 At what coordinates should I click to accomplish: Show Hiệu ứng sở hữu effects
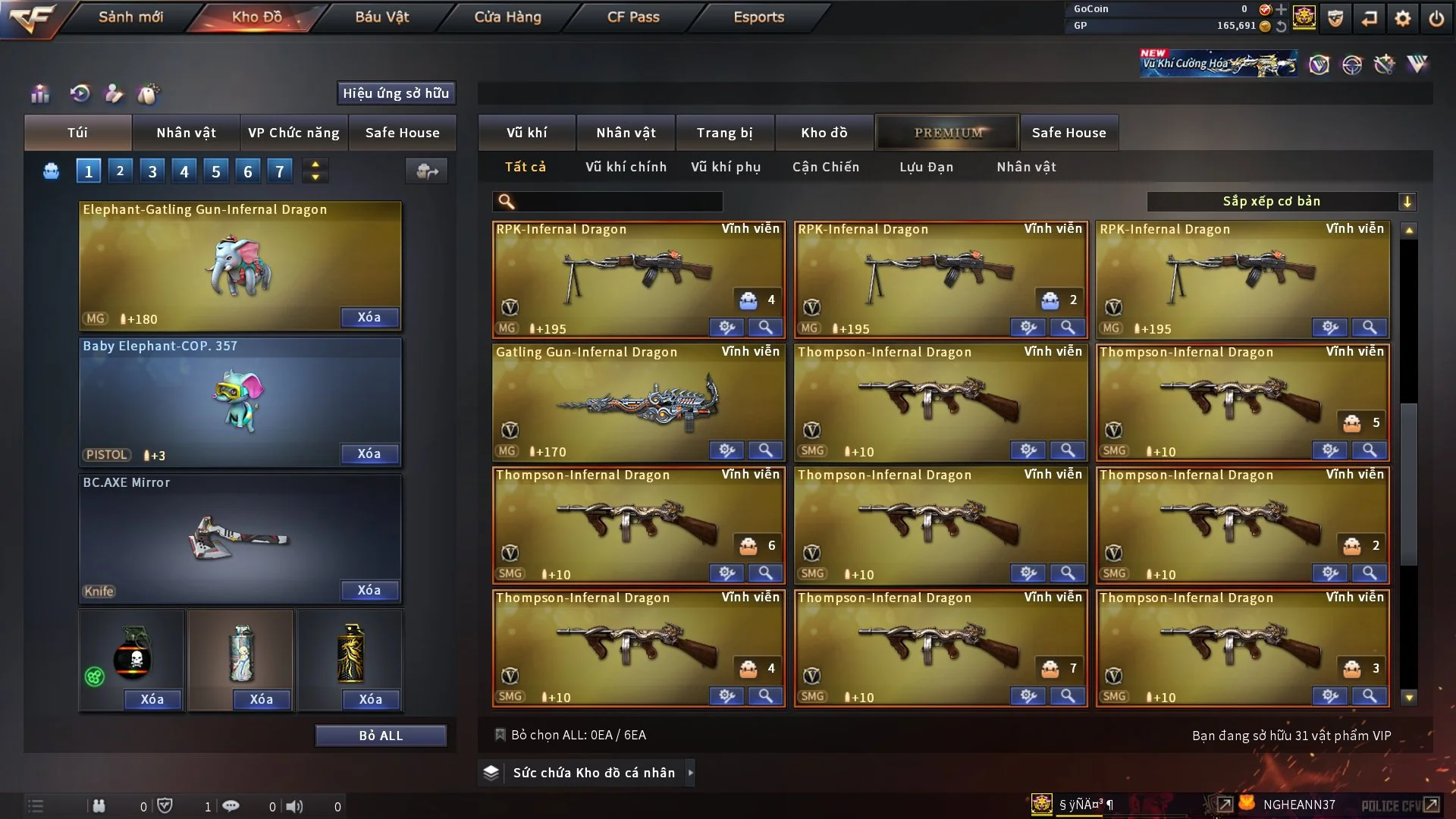pyautogui.click(x=396, y=93)
